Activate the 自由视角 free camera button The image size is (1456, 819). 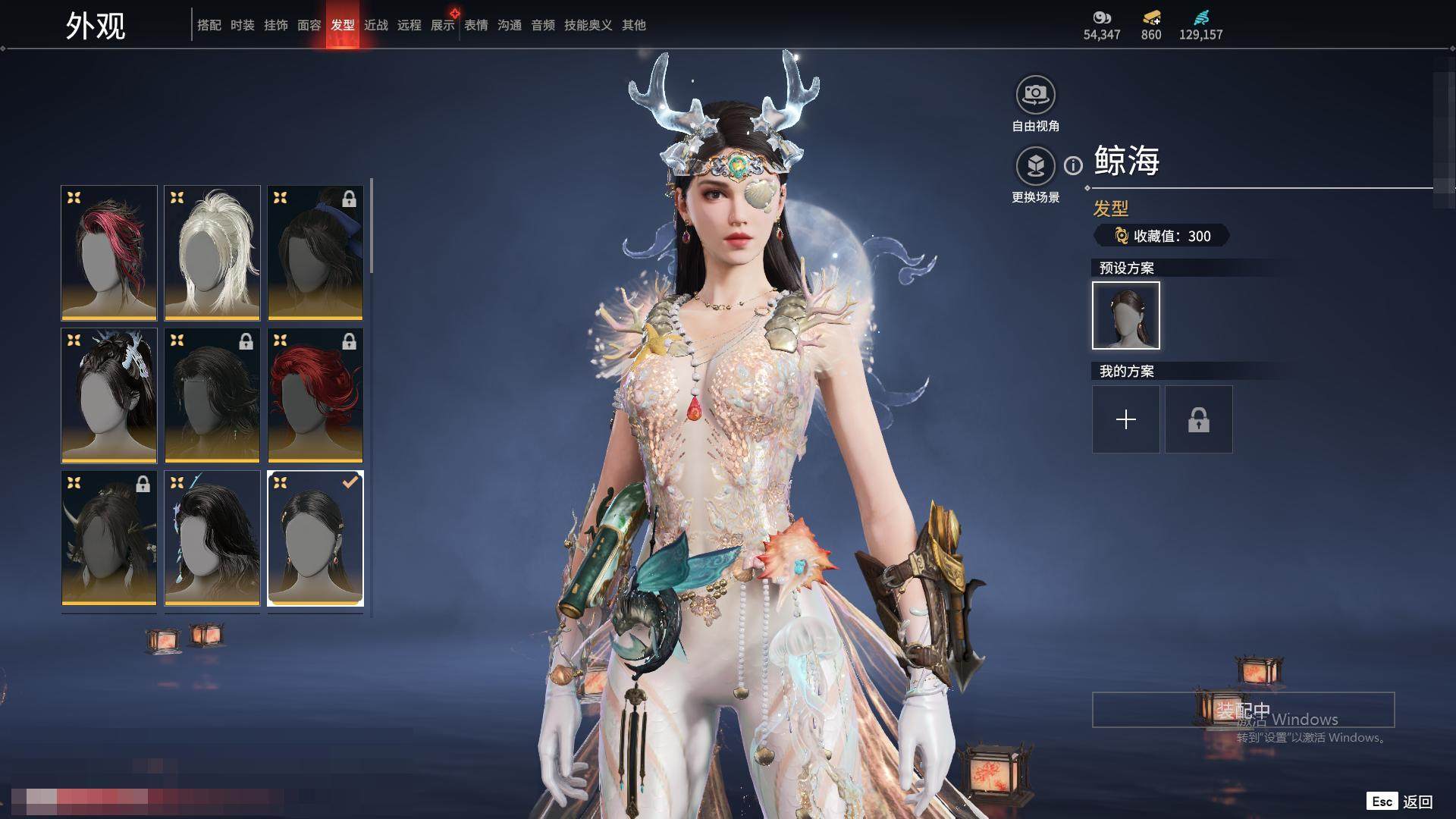(1035, 96)
